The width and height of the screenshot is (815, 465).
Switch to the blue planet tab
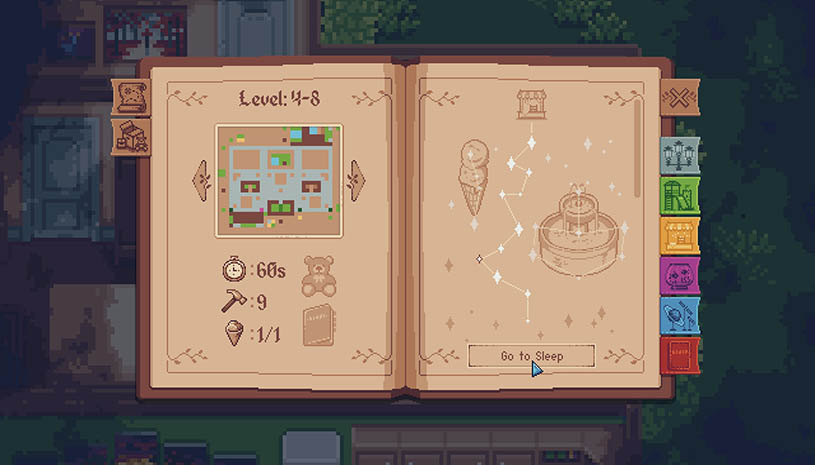(679, 315)
